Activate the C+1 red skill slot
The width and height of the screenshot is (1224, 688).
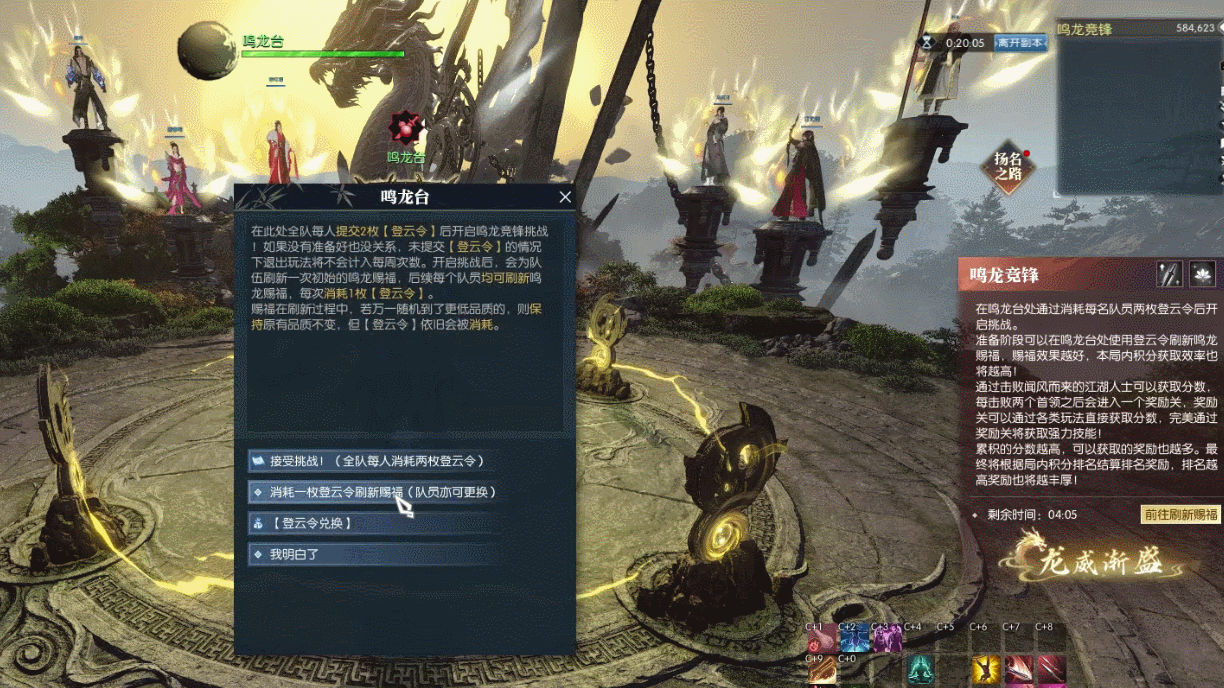pos(822,639)
